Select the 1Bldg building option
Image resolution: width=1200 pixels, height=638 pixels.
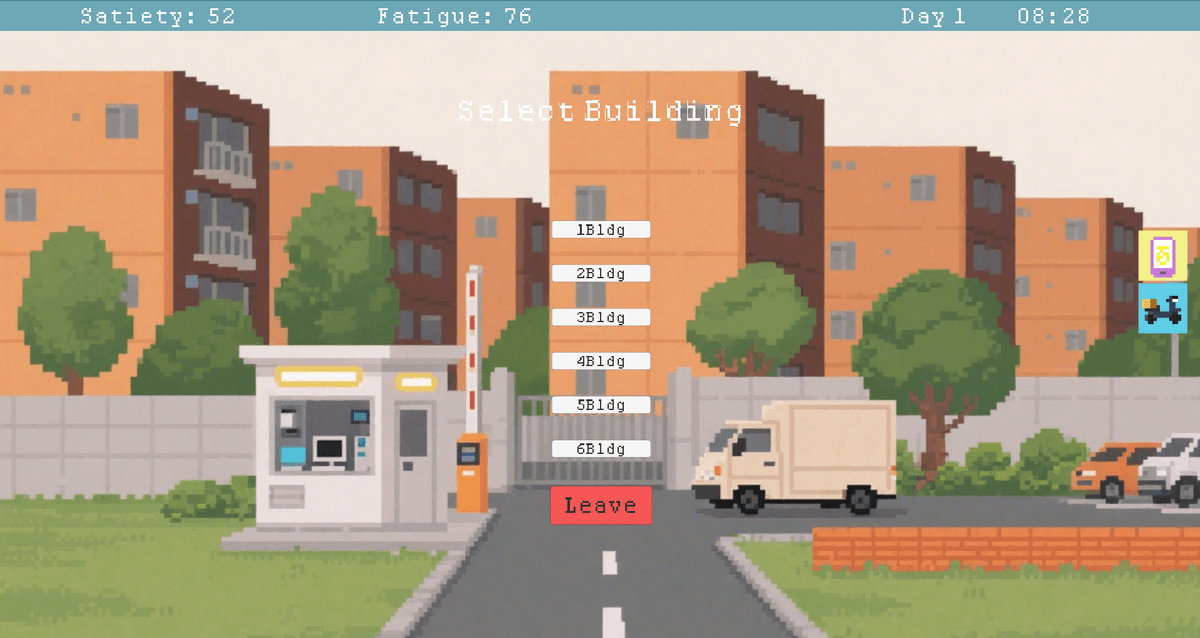tap(601, 230)
